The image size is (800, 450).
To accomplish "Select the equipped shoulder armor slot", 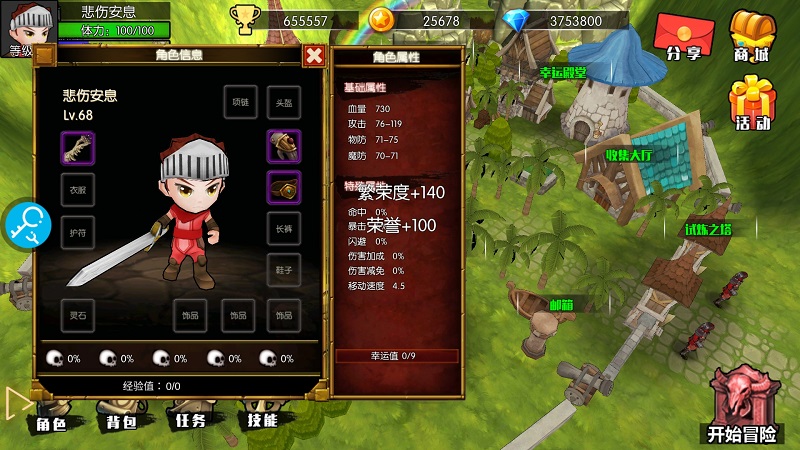I will coord(284,146).
